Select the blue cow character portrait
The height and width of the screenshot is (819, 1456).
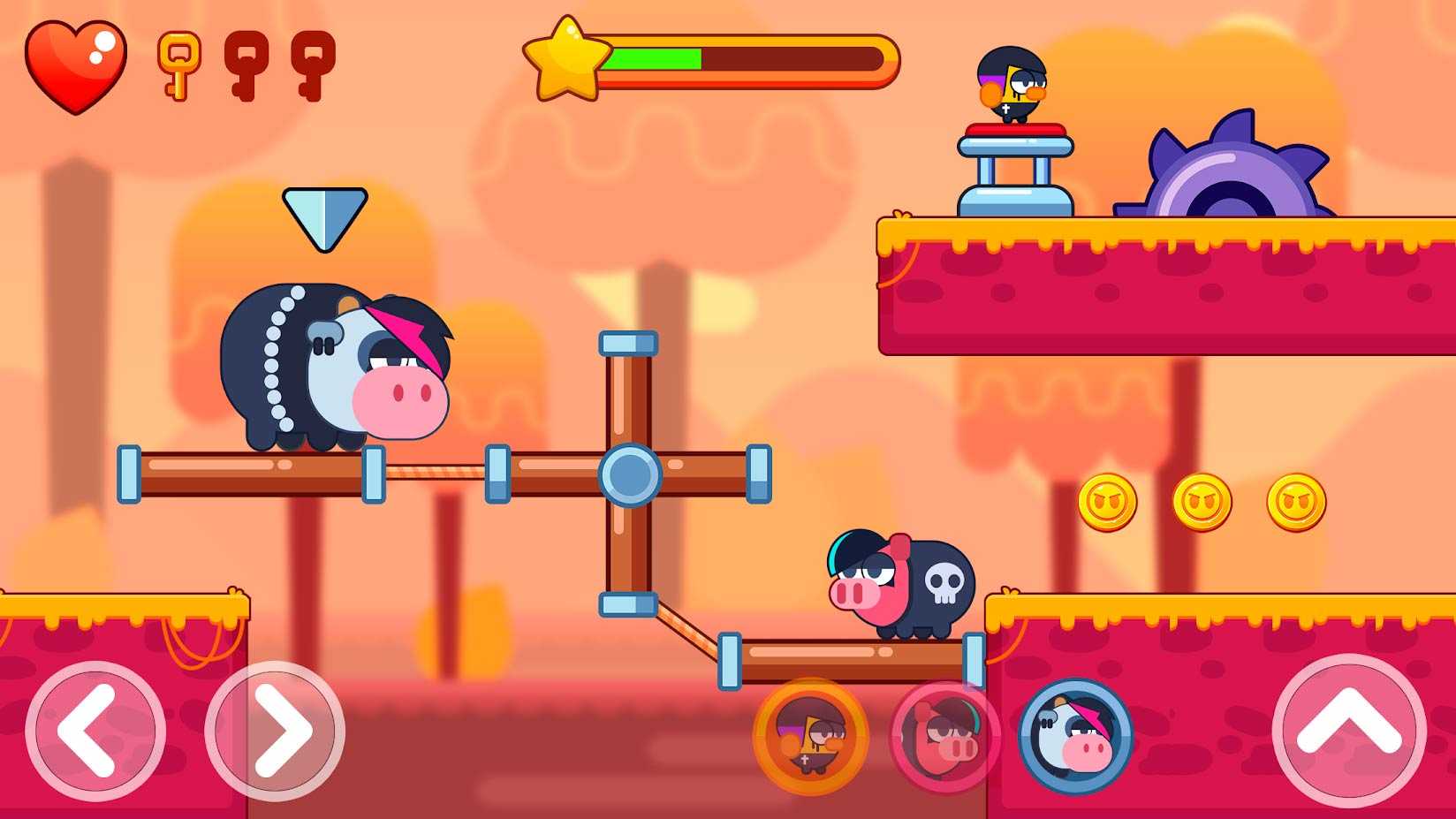pyautogui.click(x=1075, y=736)
